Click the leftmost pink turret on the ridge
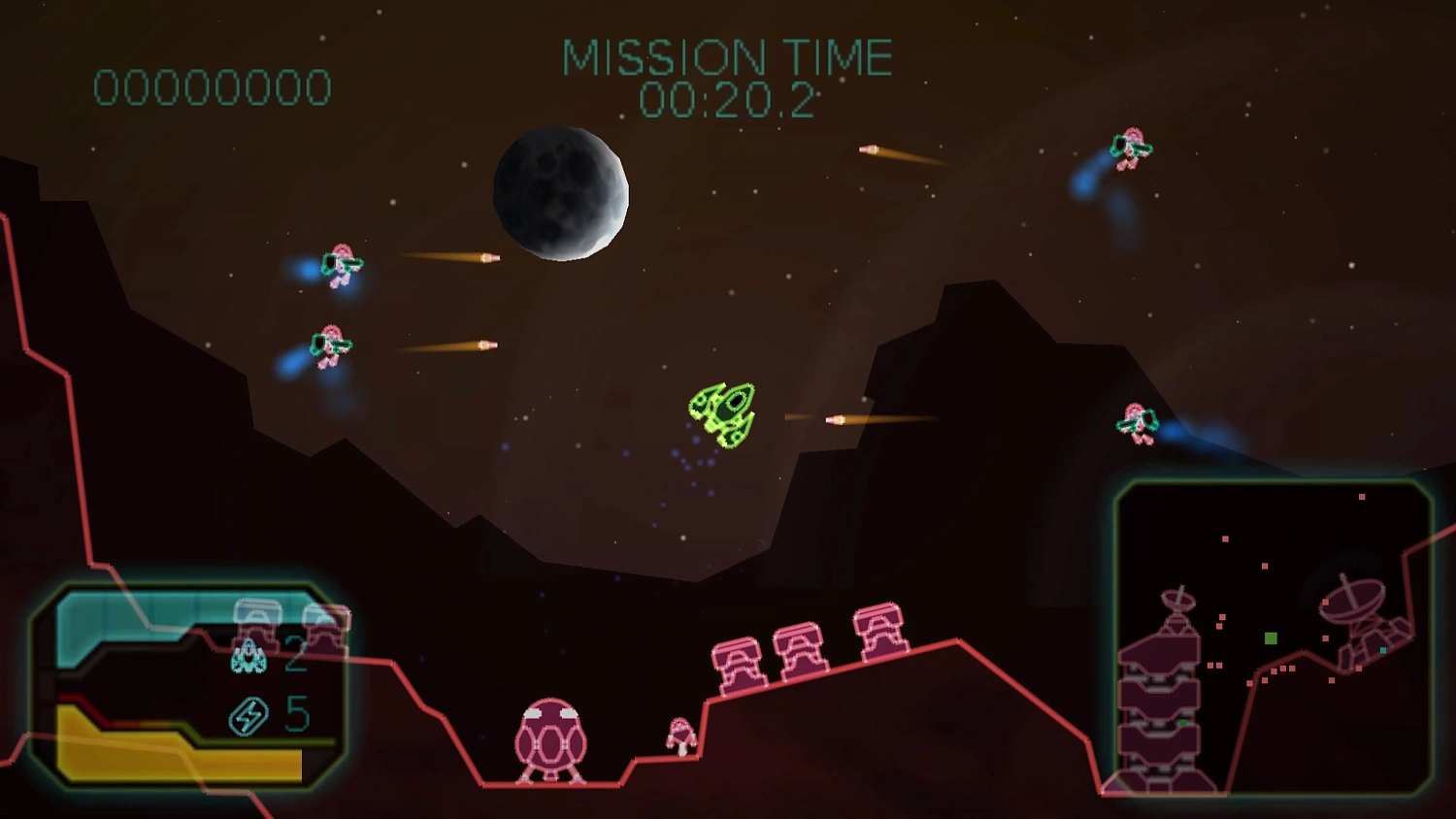This screenshot has height=819, width=1456. [740, 665]
